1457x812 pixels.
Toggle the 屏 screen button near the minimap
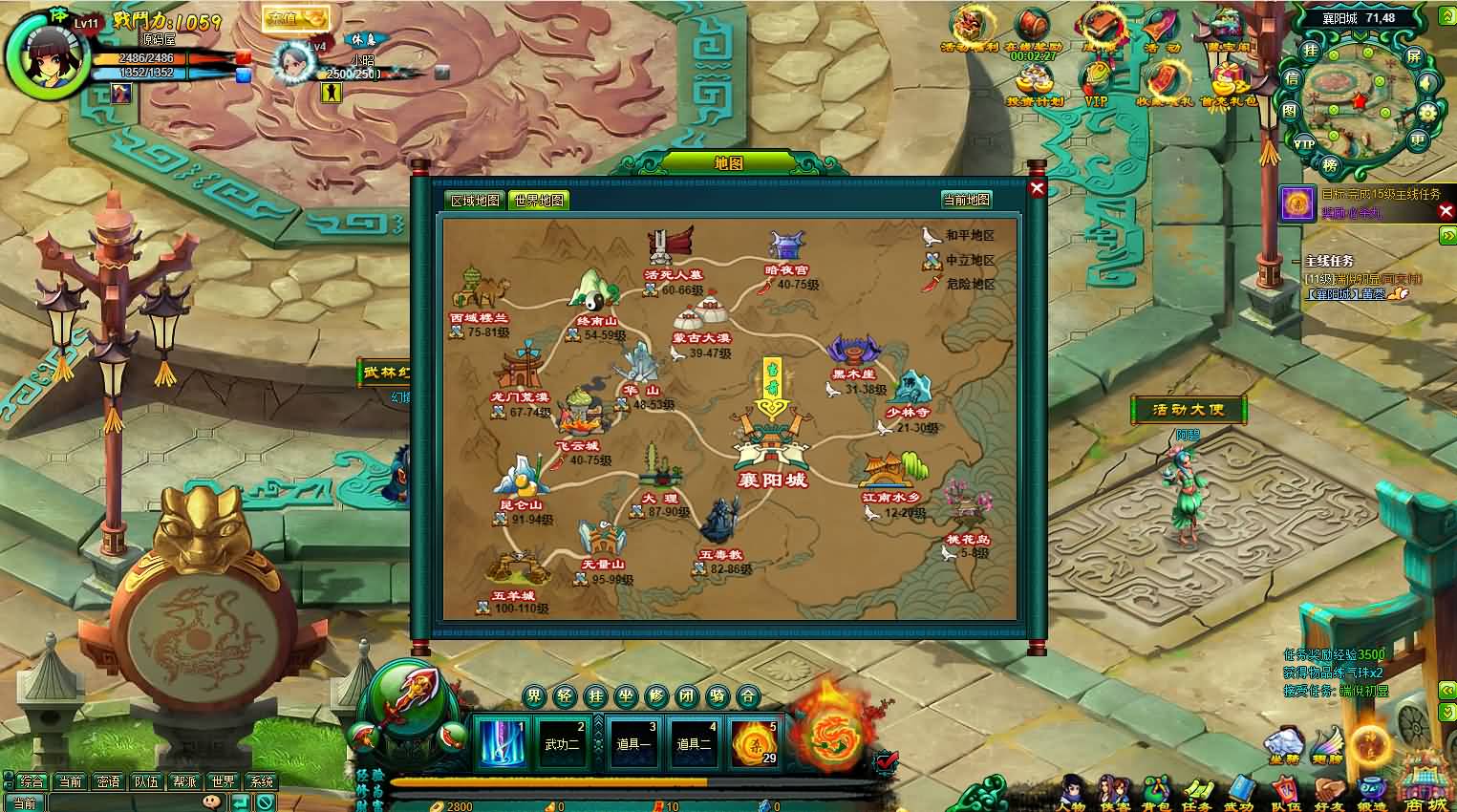point(1415,57)
